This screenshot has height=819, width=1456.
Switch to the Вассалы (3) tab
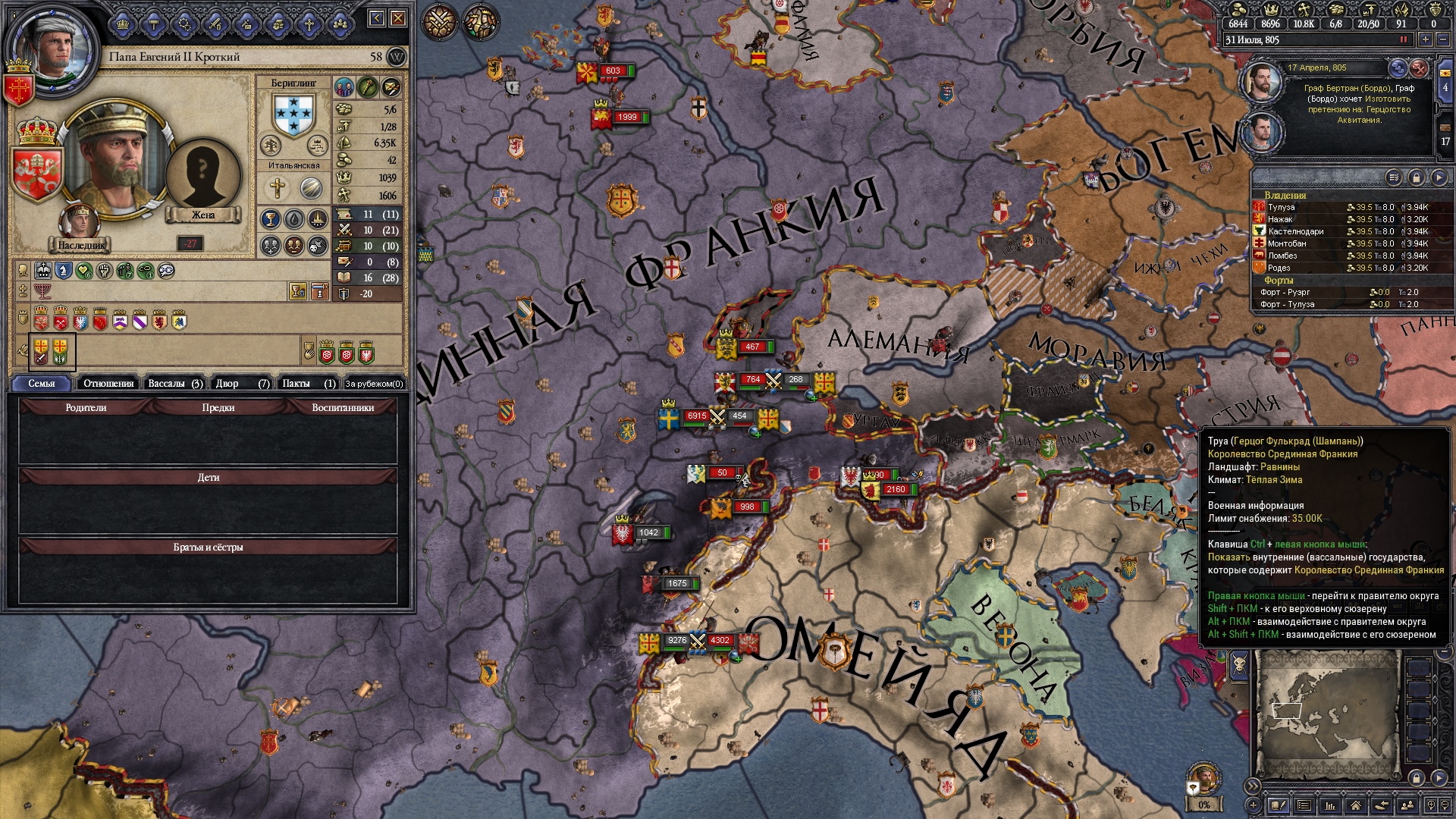coord(173,383)
